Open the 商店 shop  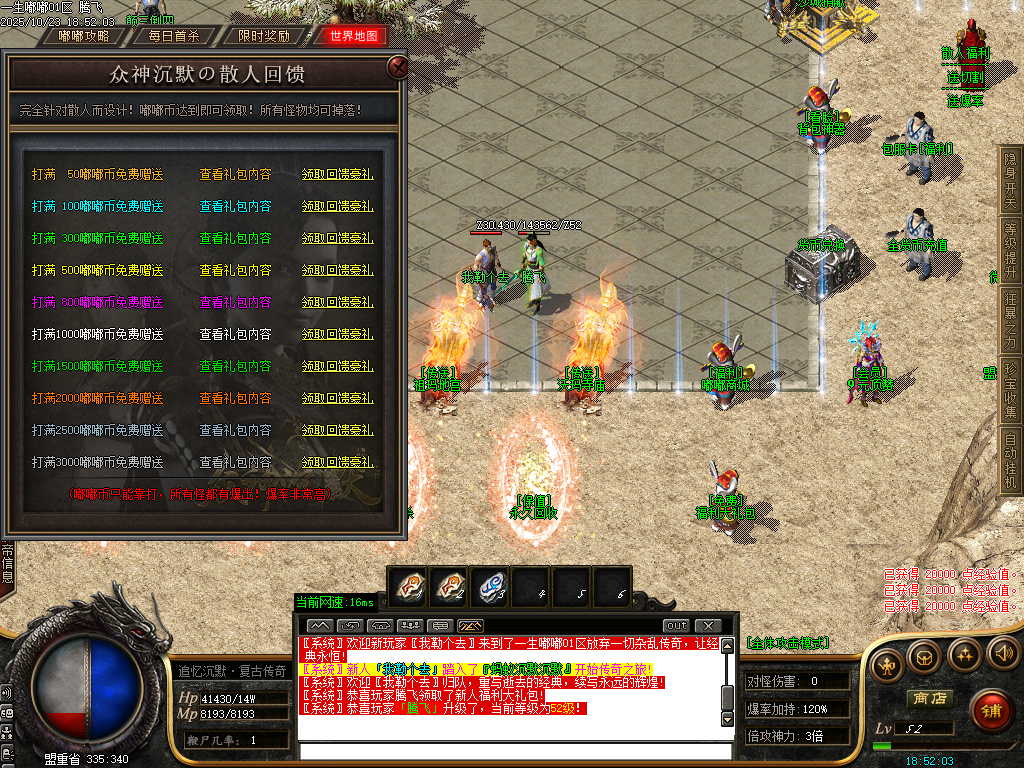click(x=928, y=698)
